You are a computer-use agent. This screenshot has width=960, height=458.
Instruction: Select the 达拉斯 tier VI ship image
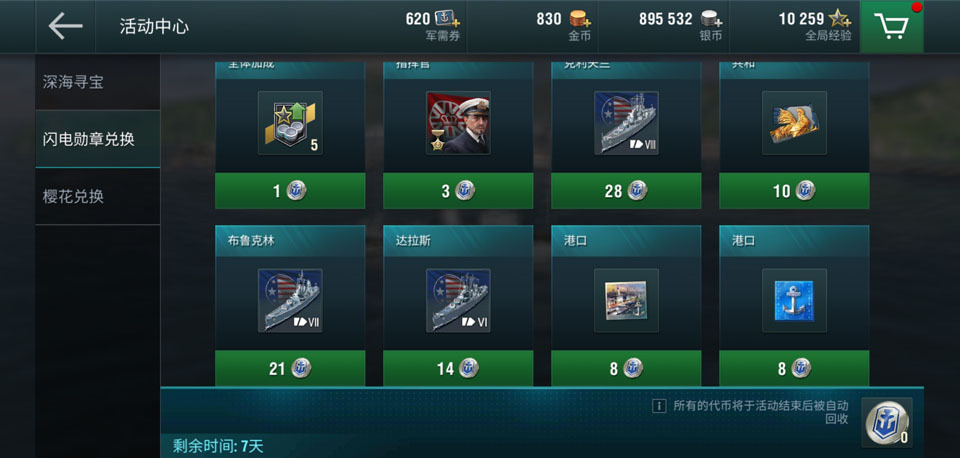pyautogui.click(x=458, y=300)
